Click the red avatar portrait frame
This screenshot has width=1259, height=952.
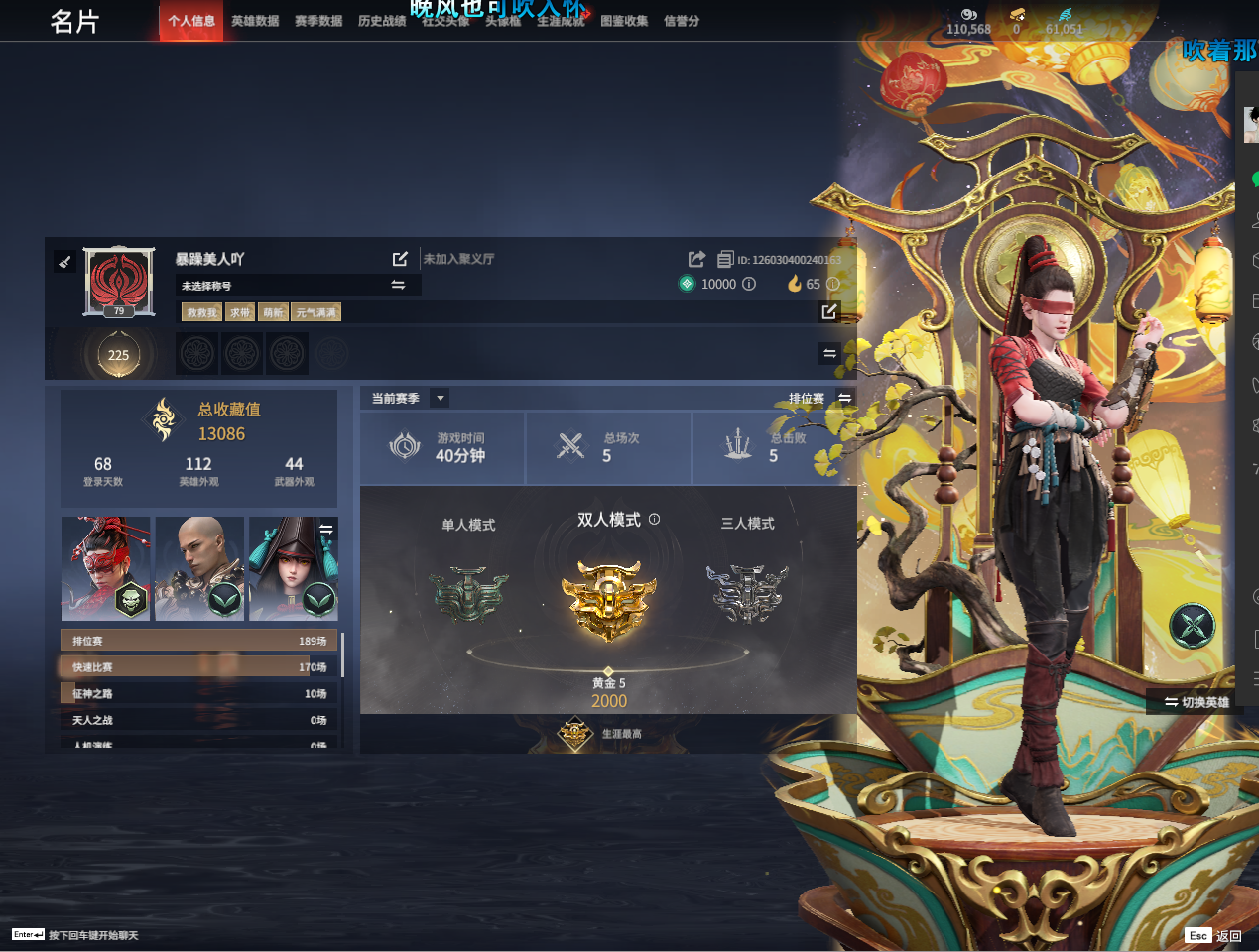click(119, 281)
